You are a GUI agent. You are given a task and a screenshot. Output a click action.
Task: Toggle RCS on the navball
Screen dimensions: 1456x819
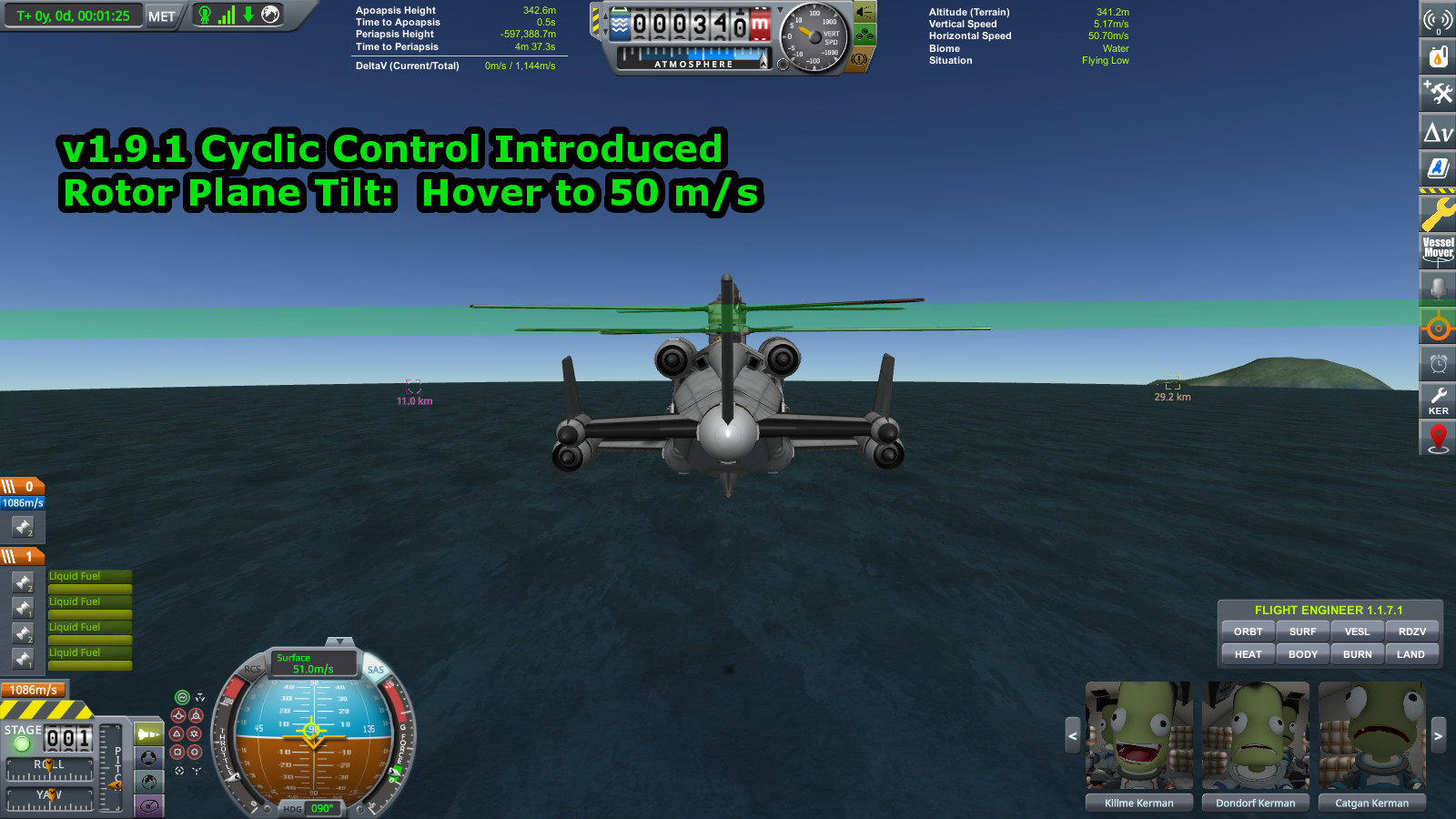coord(252,669)
